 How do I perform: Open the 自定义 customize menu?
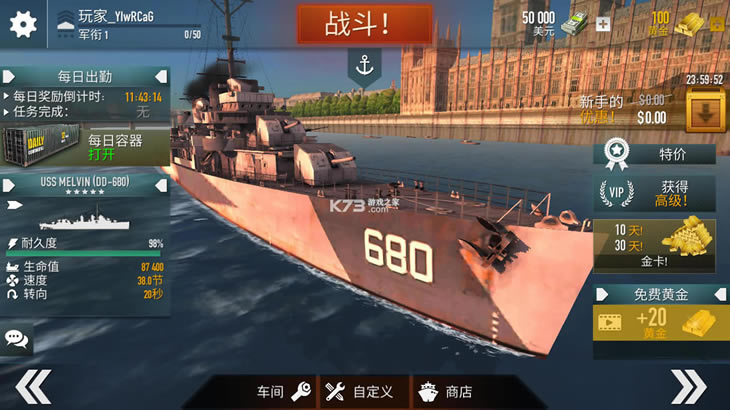(x=360, y=391)
